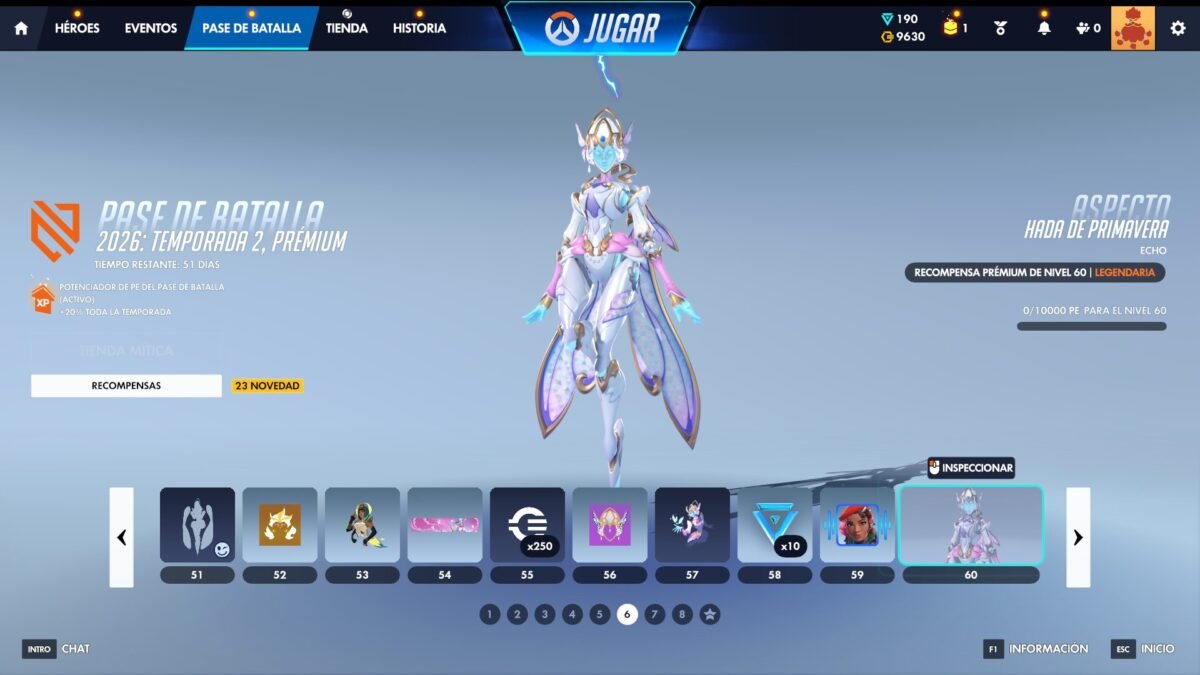The width and height of the screenshot is (1200, 675).
Task: Open the Héroes menu
Action: pos(77,28)
